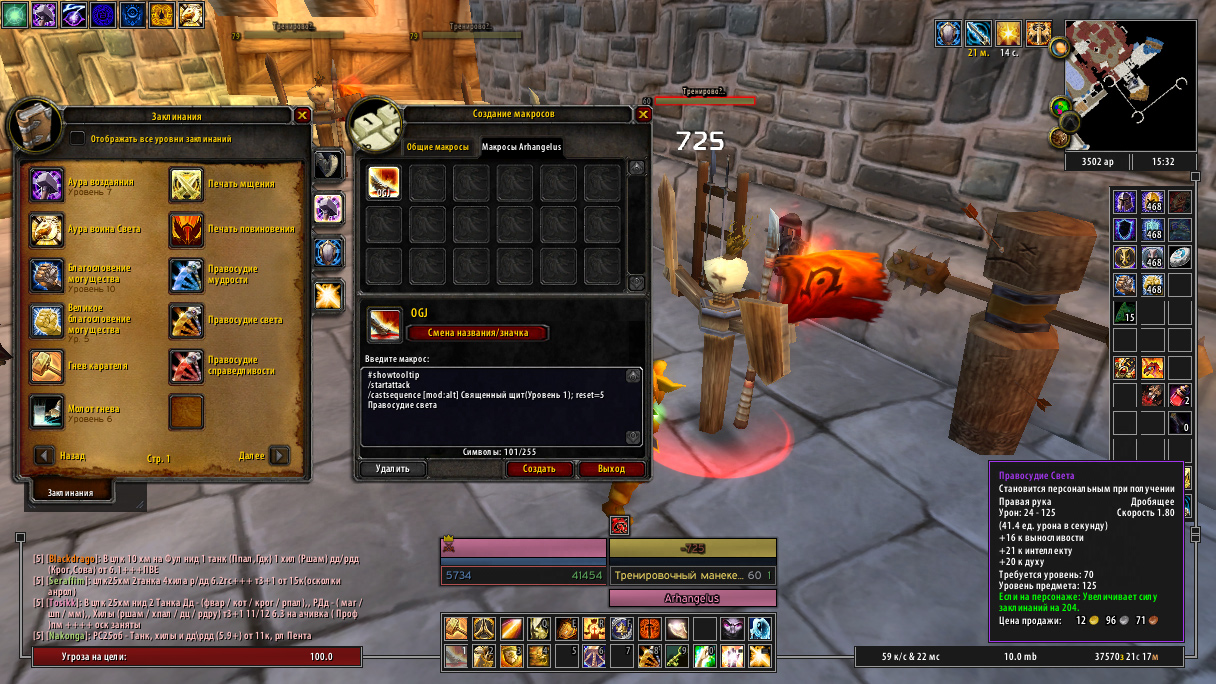1216x684 pixels.
Task: Go to next spellbook page with Далее
Action: [279, 456]
